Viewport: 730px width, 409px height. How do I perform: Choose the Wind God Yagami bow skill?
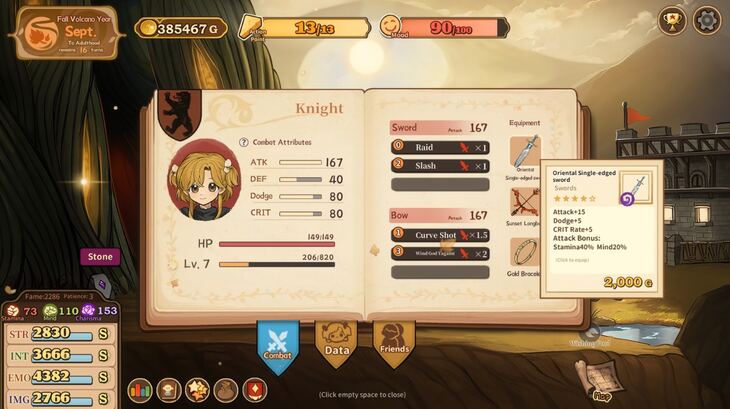440,254
